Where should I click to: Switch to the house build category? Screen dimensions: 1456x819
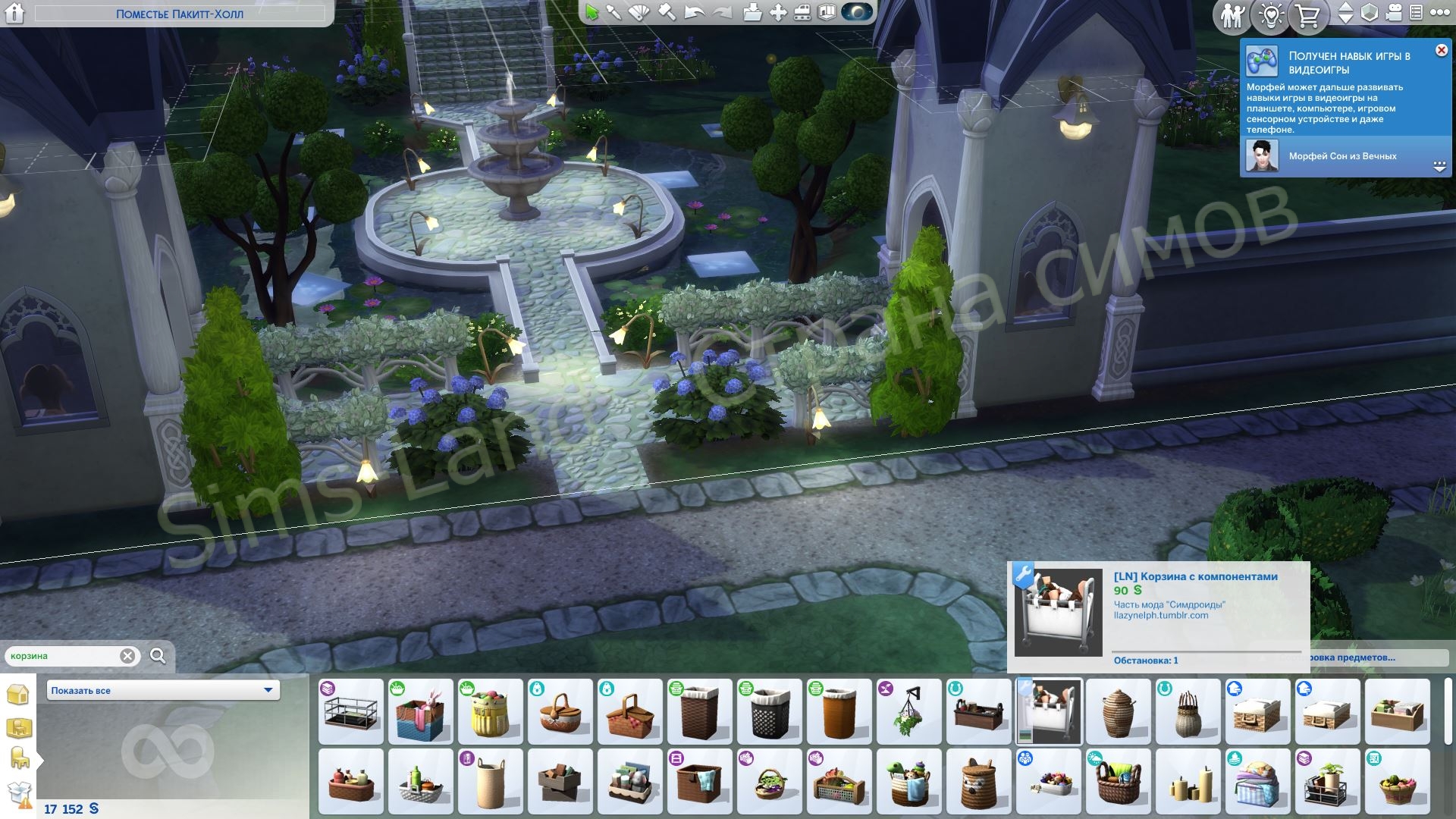(x=18, y=694)
